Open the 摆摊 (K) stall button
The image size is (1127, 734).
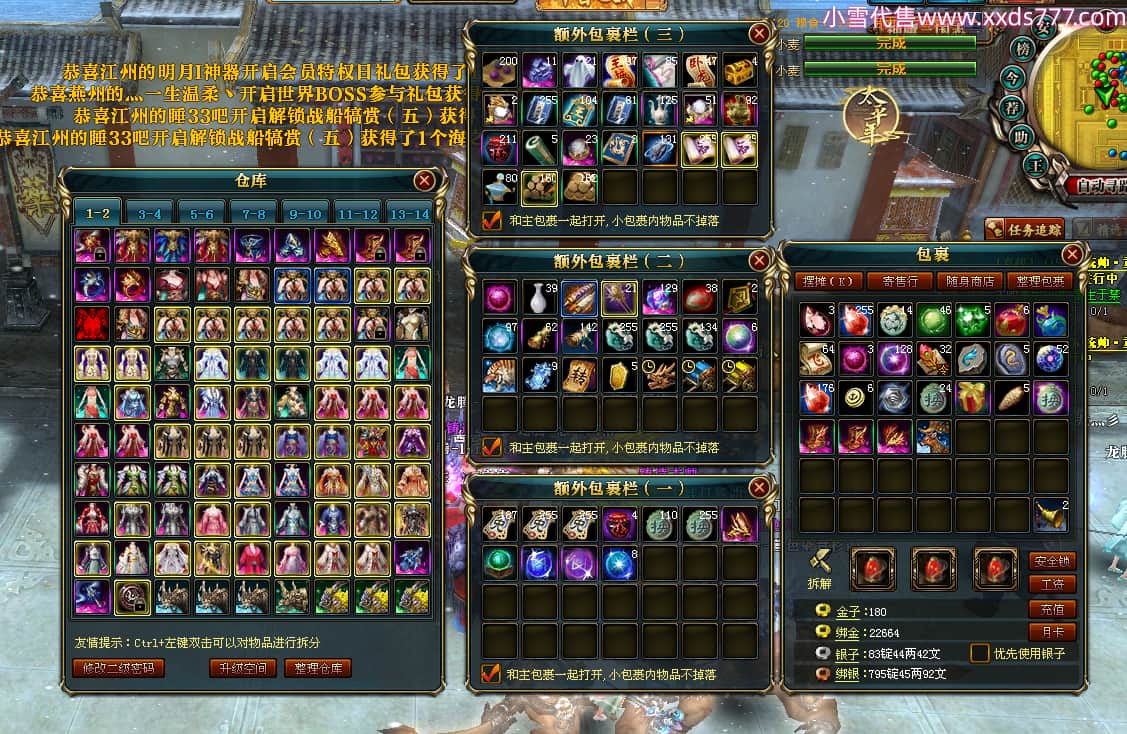click(x=830, y=281)
